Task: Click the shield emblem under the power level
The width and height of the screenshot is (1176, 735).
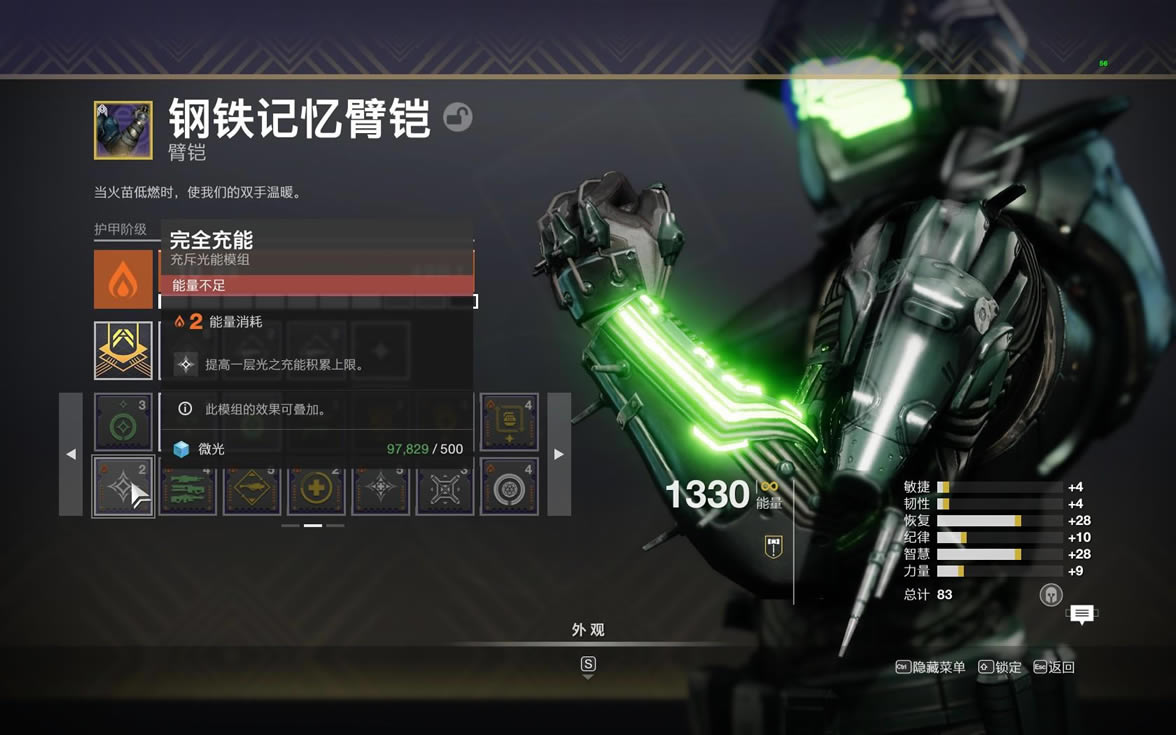Action: point(773,546)
